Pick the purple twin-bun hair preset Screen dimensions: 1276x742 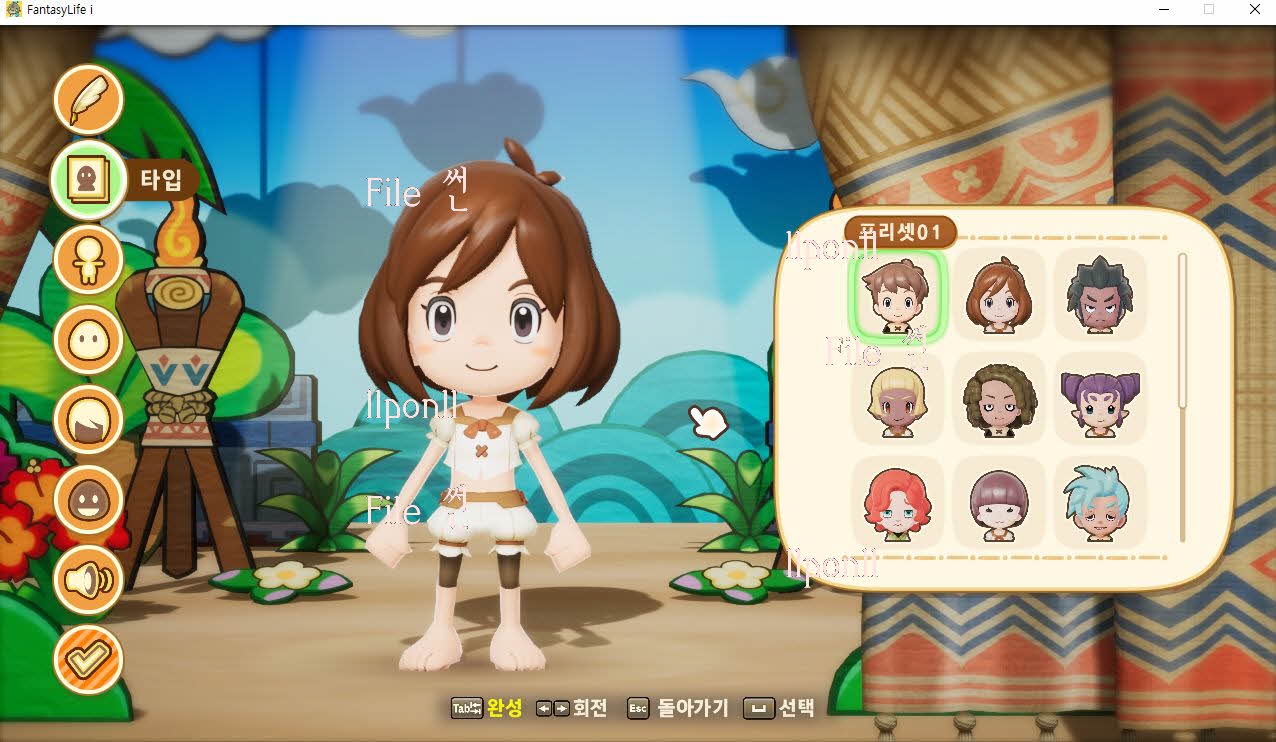(1098, 400)
